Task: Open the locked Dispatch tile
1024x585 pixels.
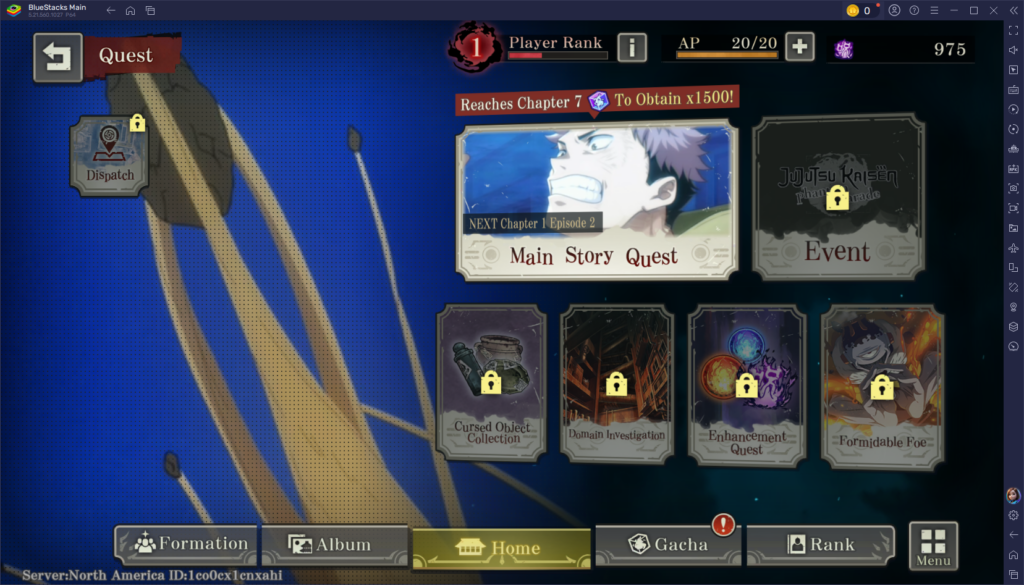Action: pyautogui.click(x=110, y=155)
